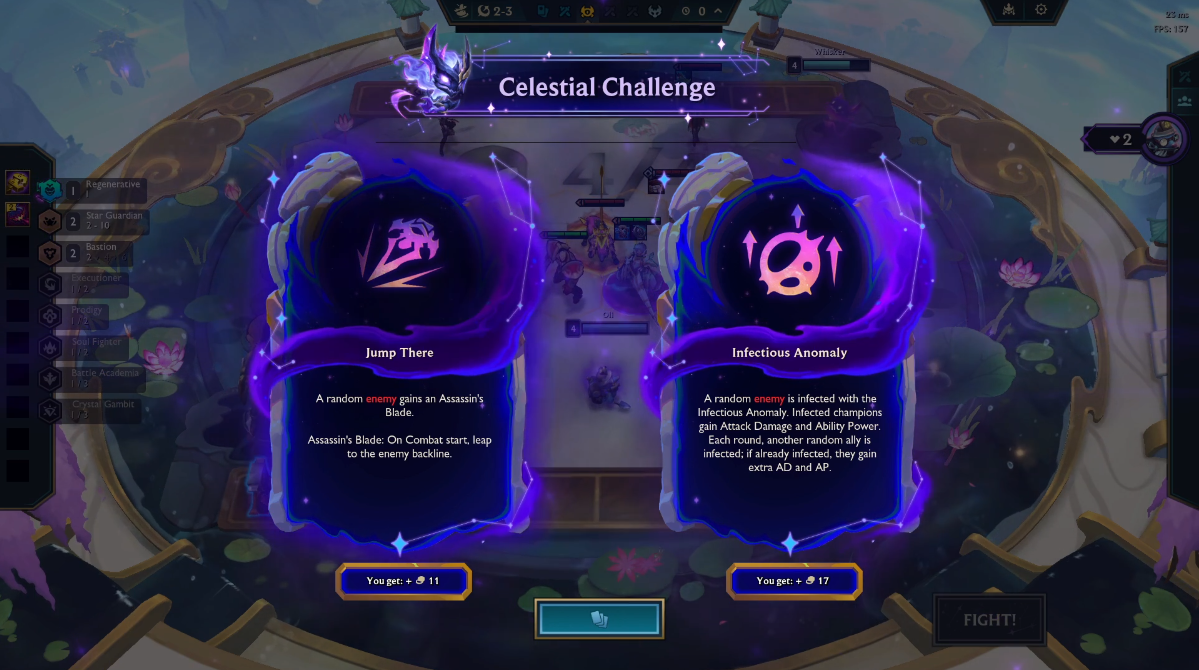Screen dimensions: 1199x670
Task: Open the settings gear icon
Action: (1041, 10)
